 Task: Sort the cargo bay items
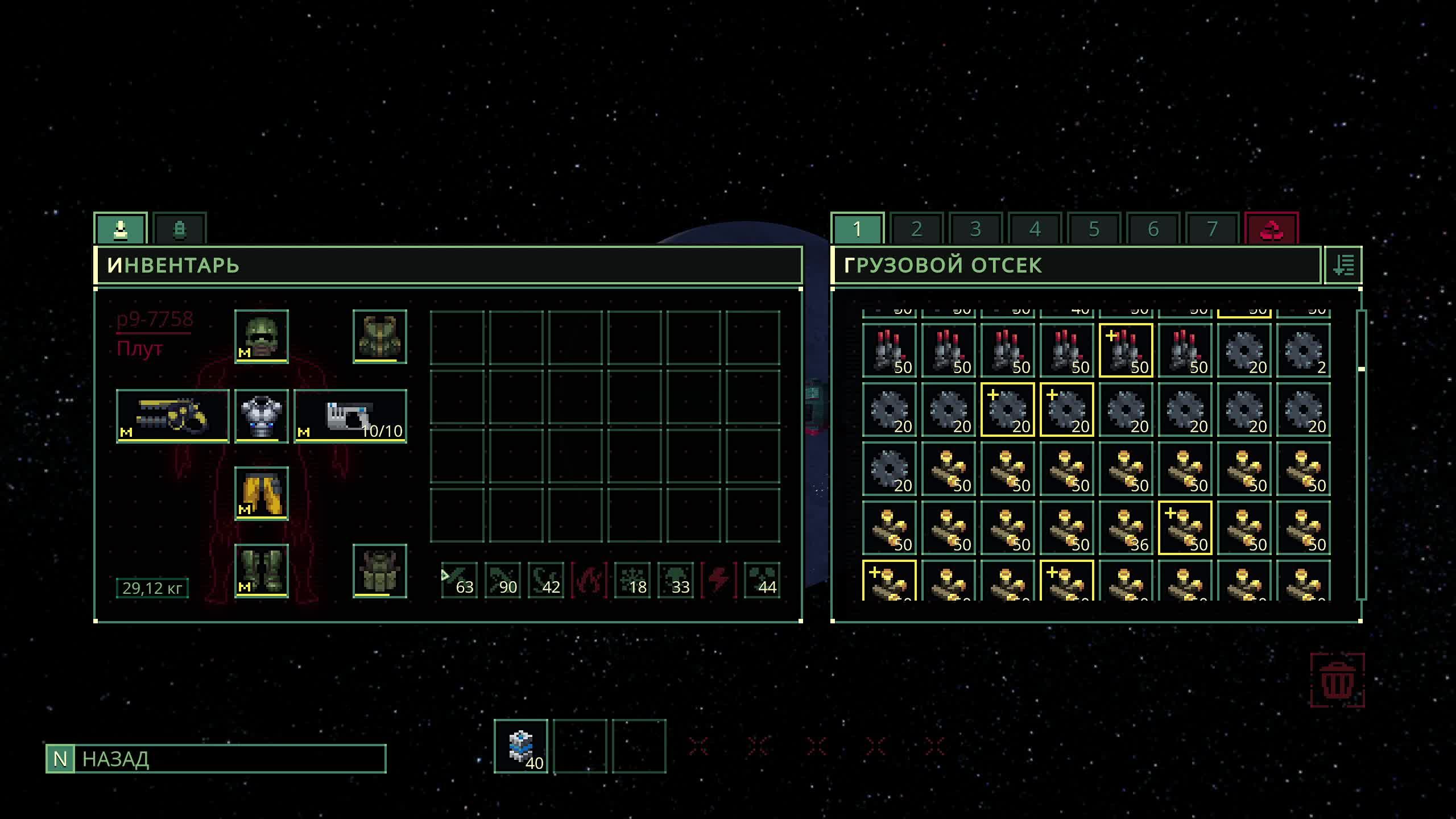[x=1343, y=265]
